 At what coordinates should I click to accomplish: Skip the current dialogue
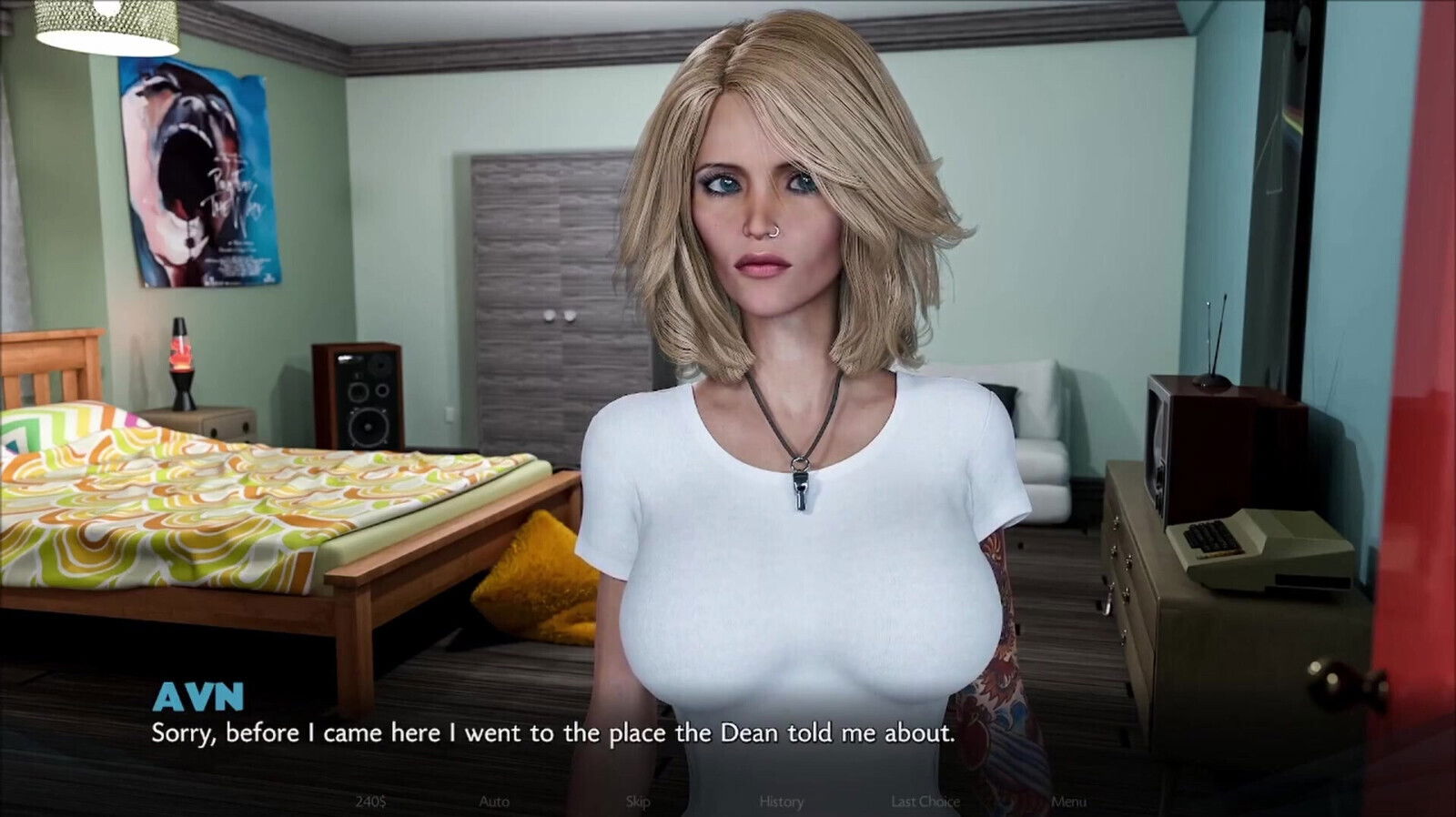pyautogui.click(x=638, y=802)
